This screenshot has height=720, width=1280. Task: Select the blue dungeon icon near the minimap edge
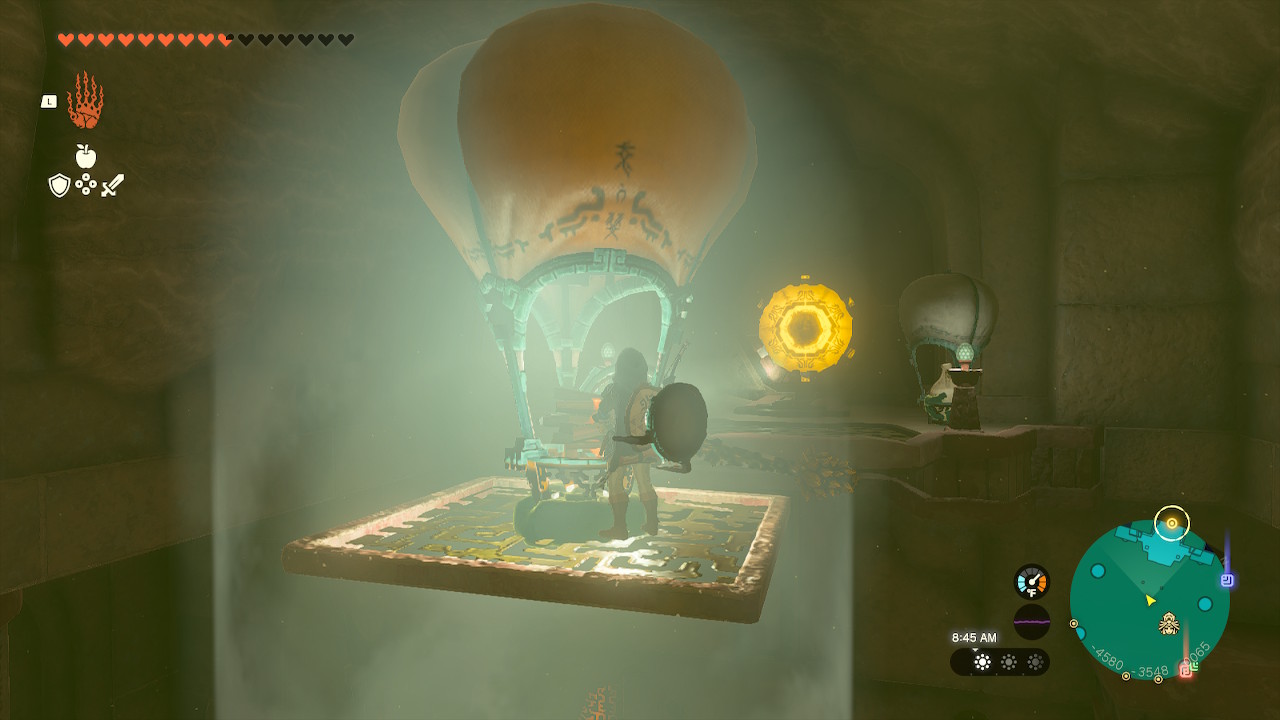(x=1225, y=580)
